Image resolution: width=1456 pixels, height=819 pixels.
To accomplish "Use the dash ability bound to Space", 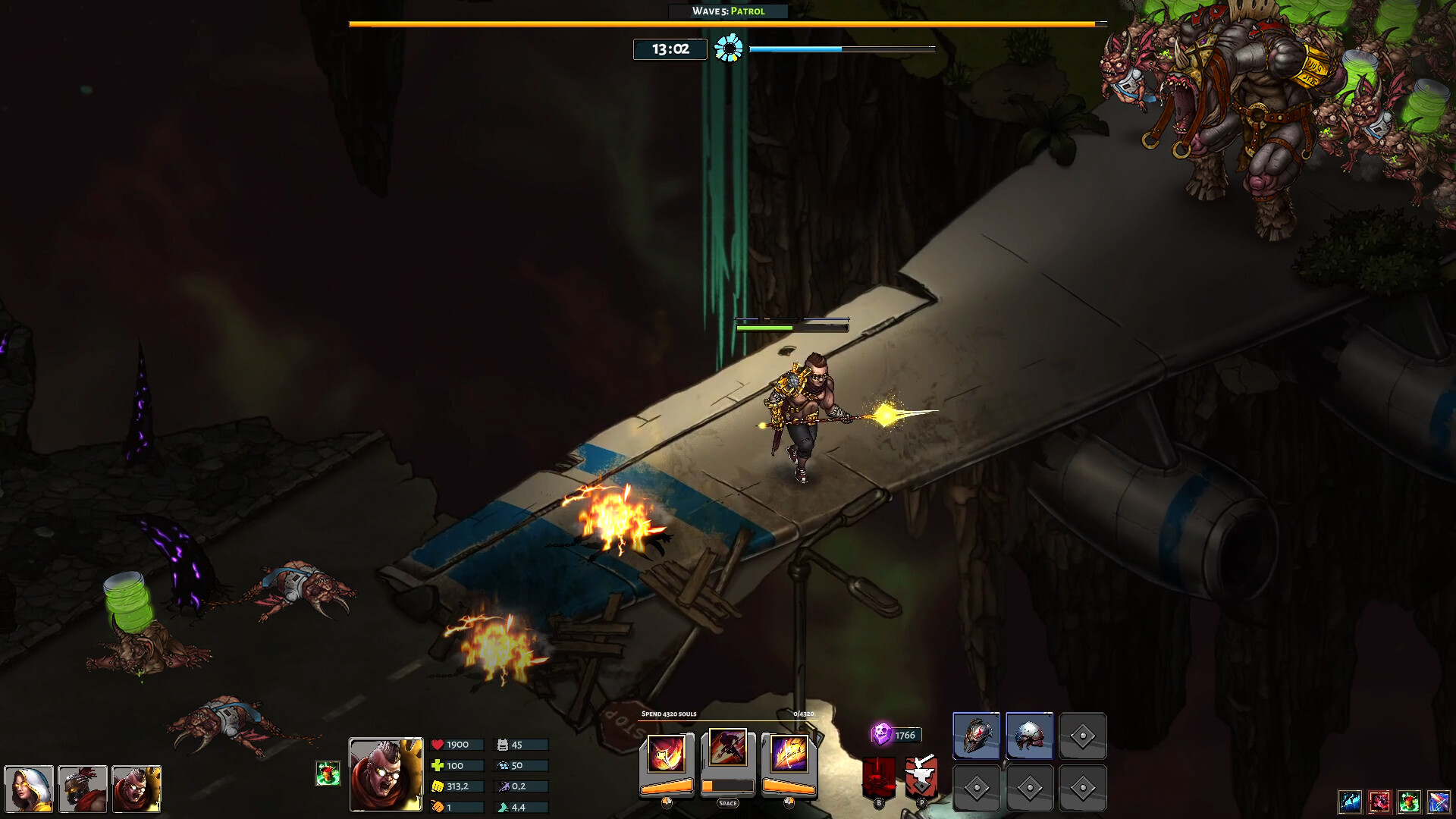I will click(x=727, y=749).
